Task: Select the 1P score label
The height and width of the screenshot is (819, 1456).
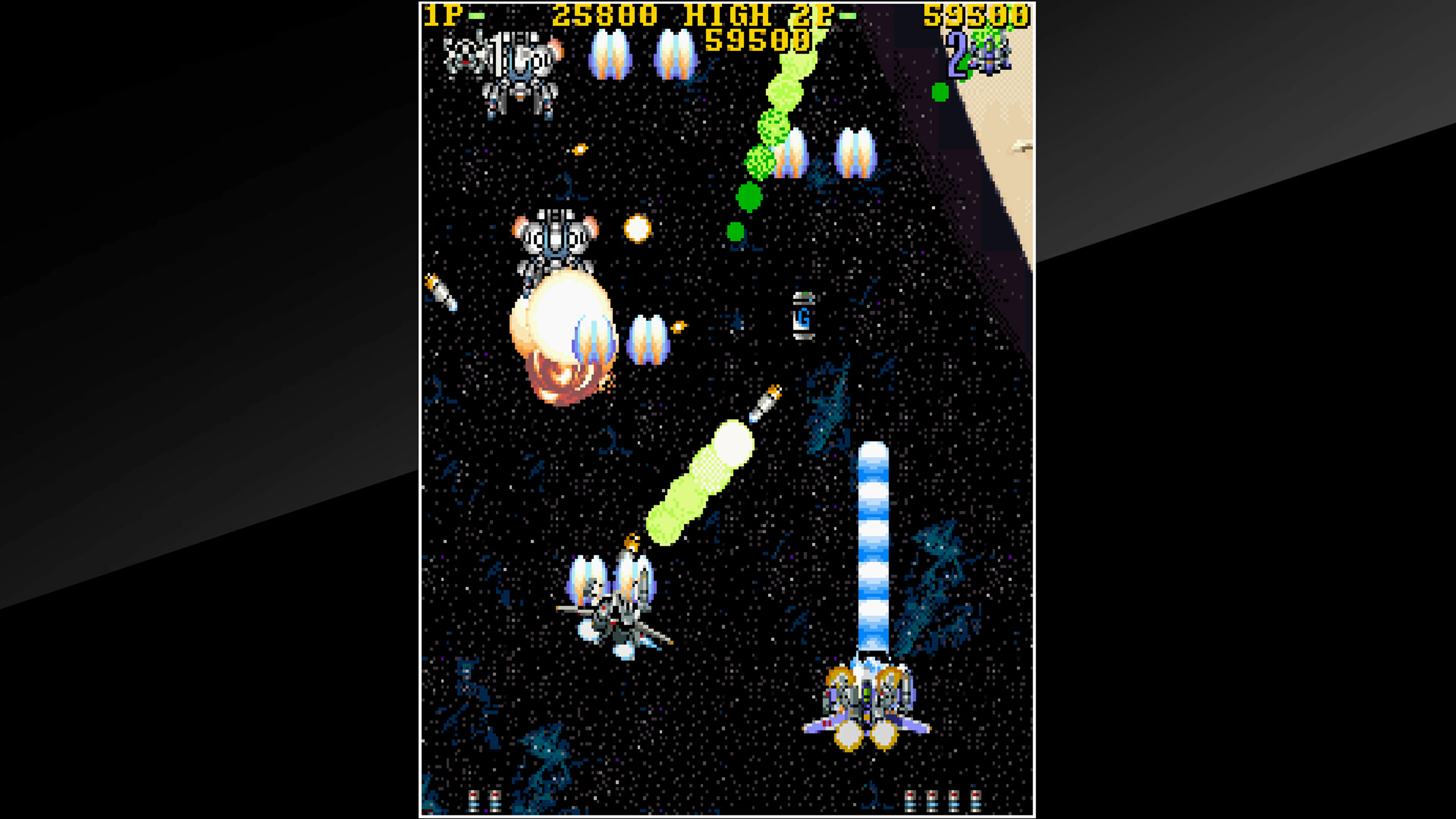Action: [x=447, y=15]
